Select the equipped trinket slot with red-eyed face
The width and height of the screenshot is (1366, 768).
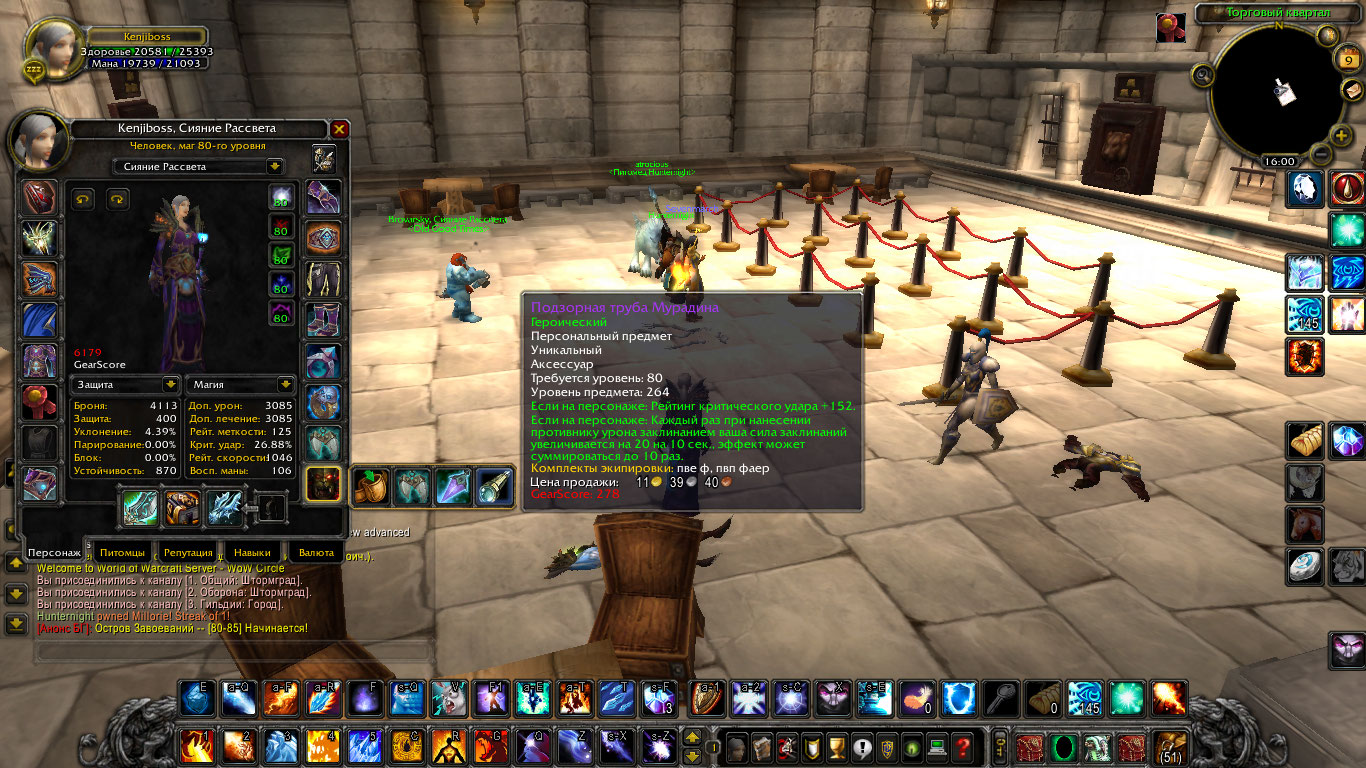click(x=323, y=485)
